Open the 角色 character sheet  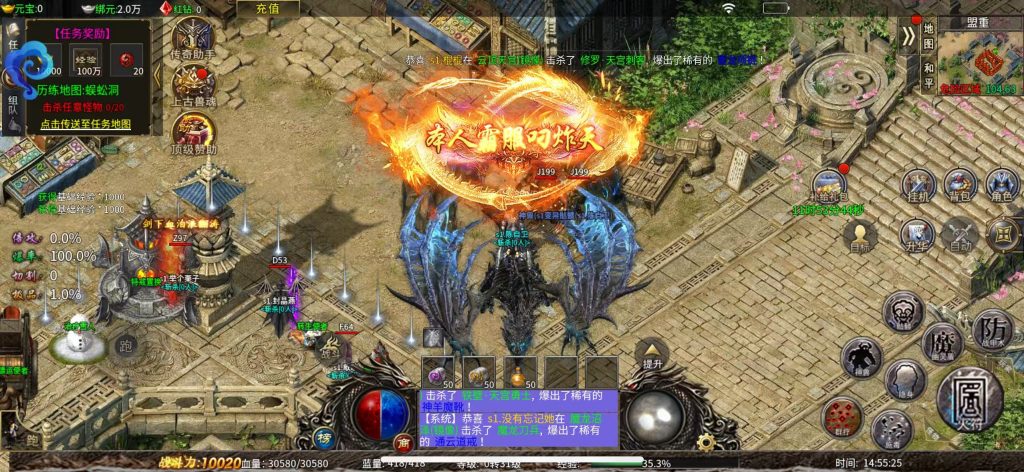tap(1001, 187)
